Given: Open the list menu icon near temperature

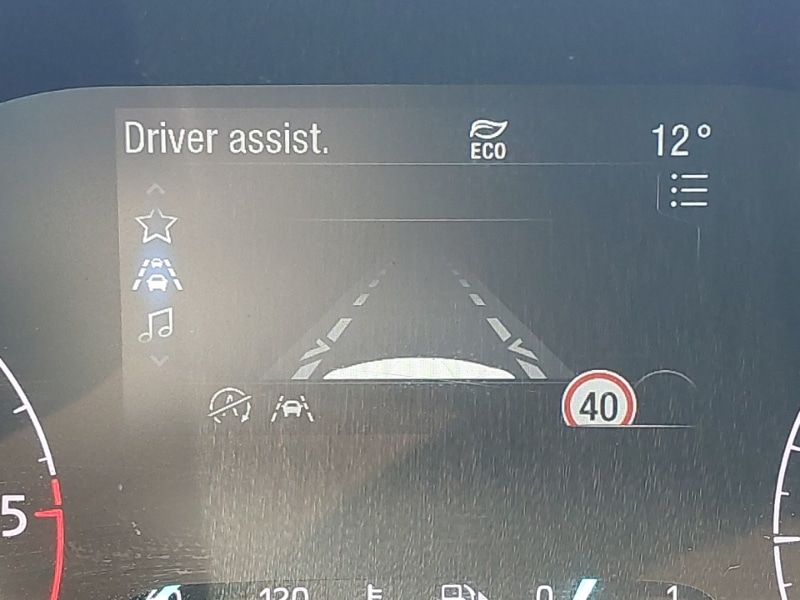Looking at the screenshot, I should 688,190.
